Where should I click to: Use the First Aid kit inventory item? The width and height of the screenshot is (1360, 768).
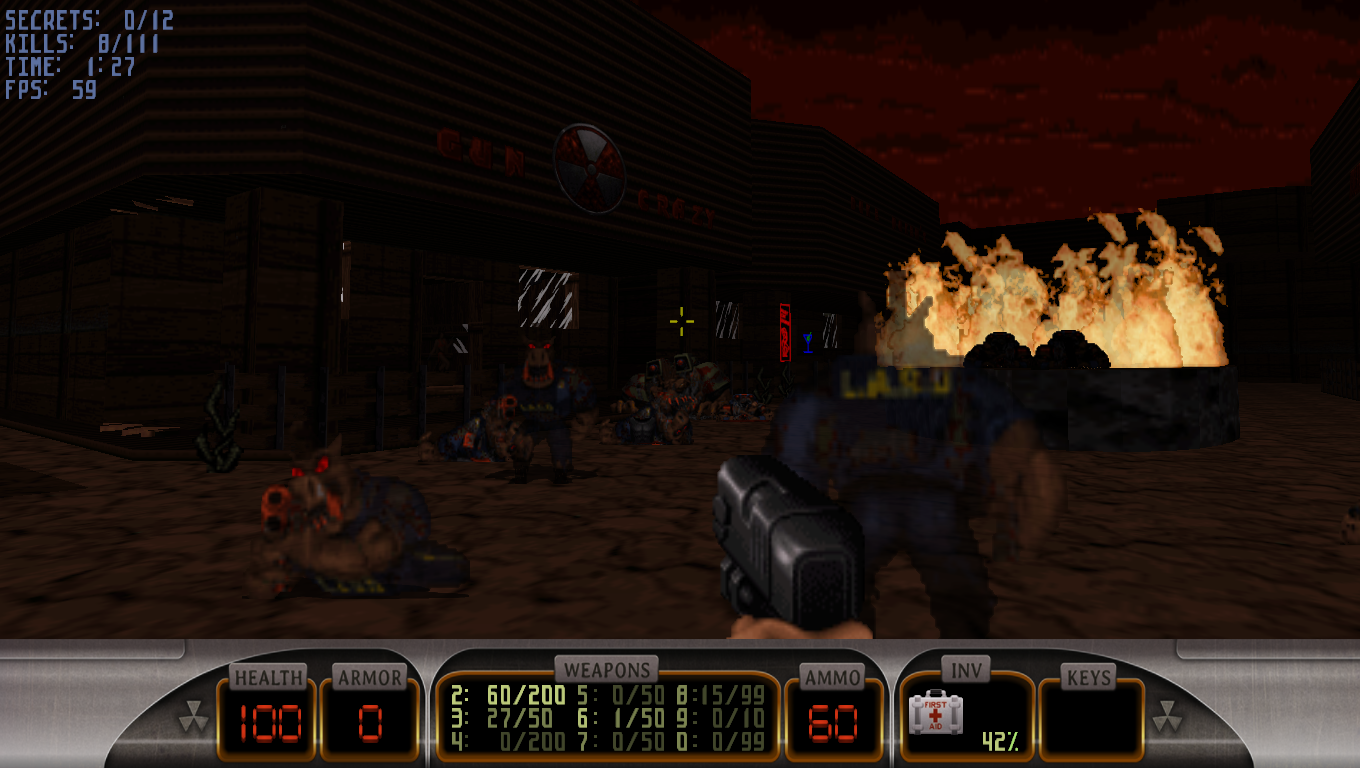click(x=935, y=714)
